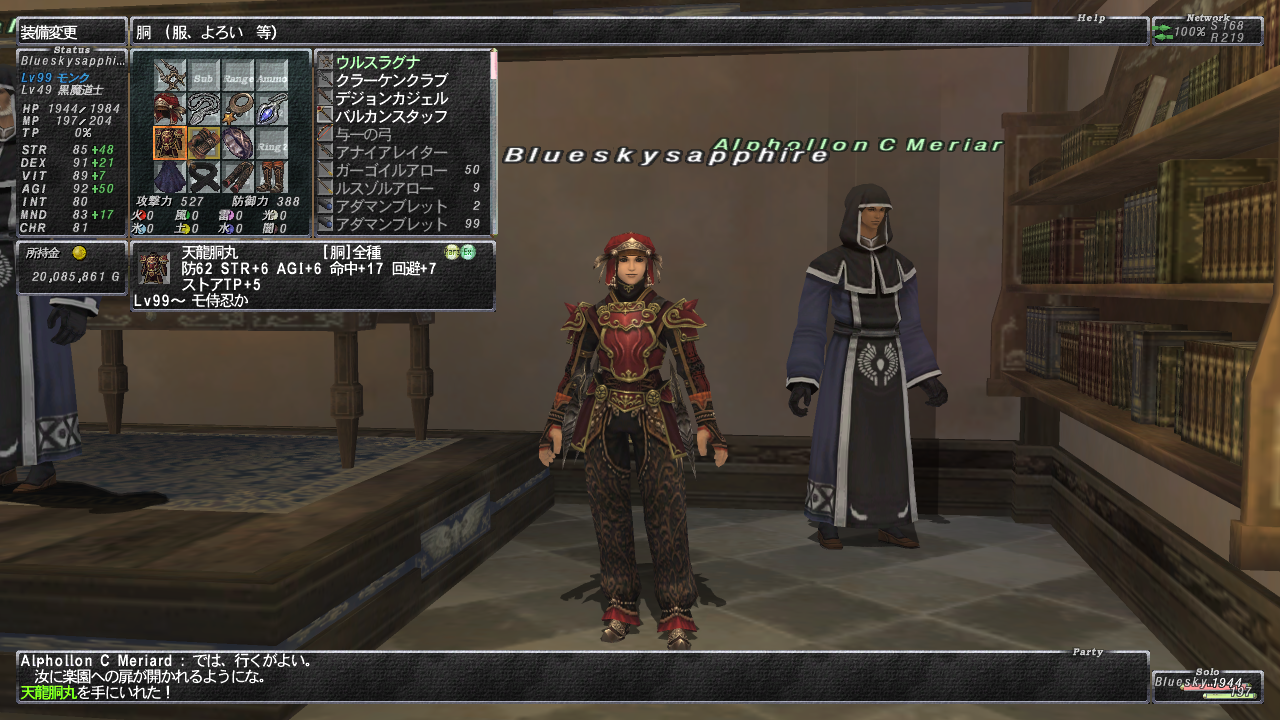This screenshot has width=1280, height=720.
Task: Choose the brown gloves hands slot
Action: [x=204, y=143]
